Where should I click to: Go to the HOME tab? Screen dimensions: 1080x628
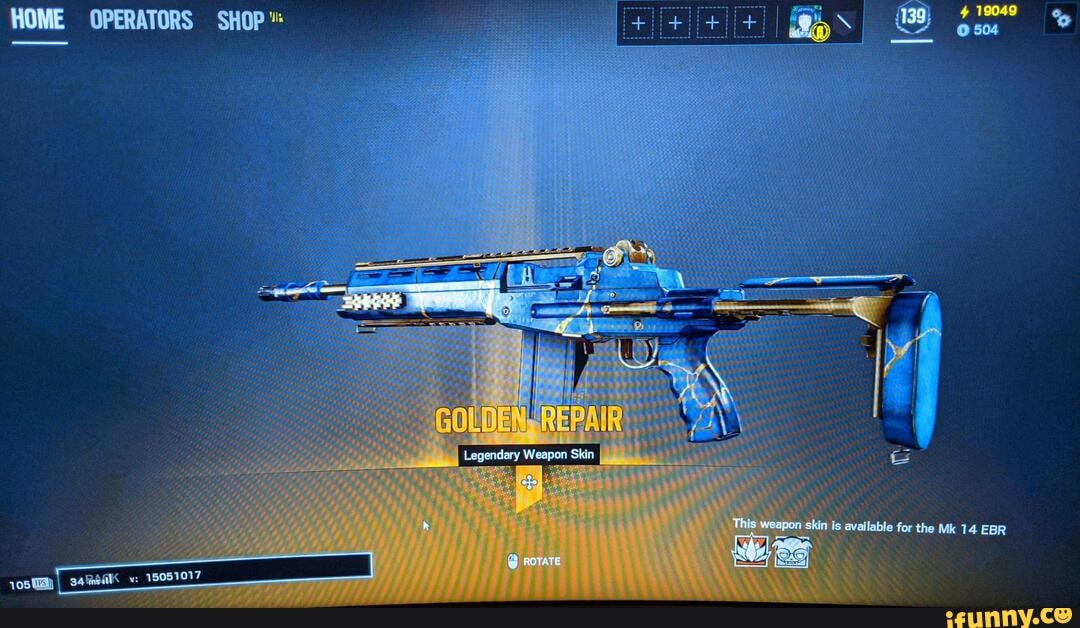pyautogui.click(x=37, y=20)
